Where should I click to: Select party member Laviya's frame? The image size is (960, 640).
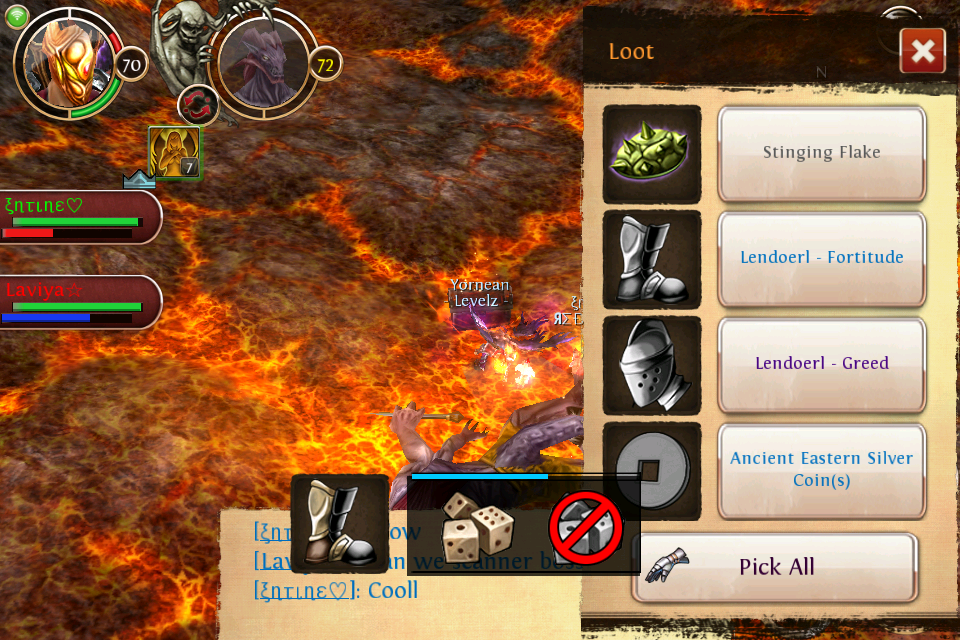[80, 301]
